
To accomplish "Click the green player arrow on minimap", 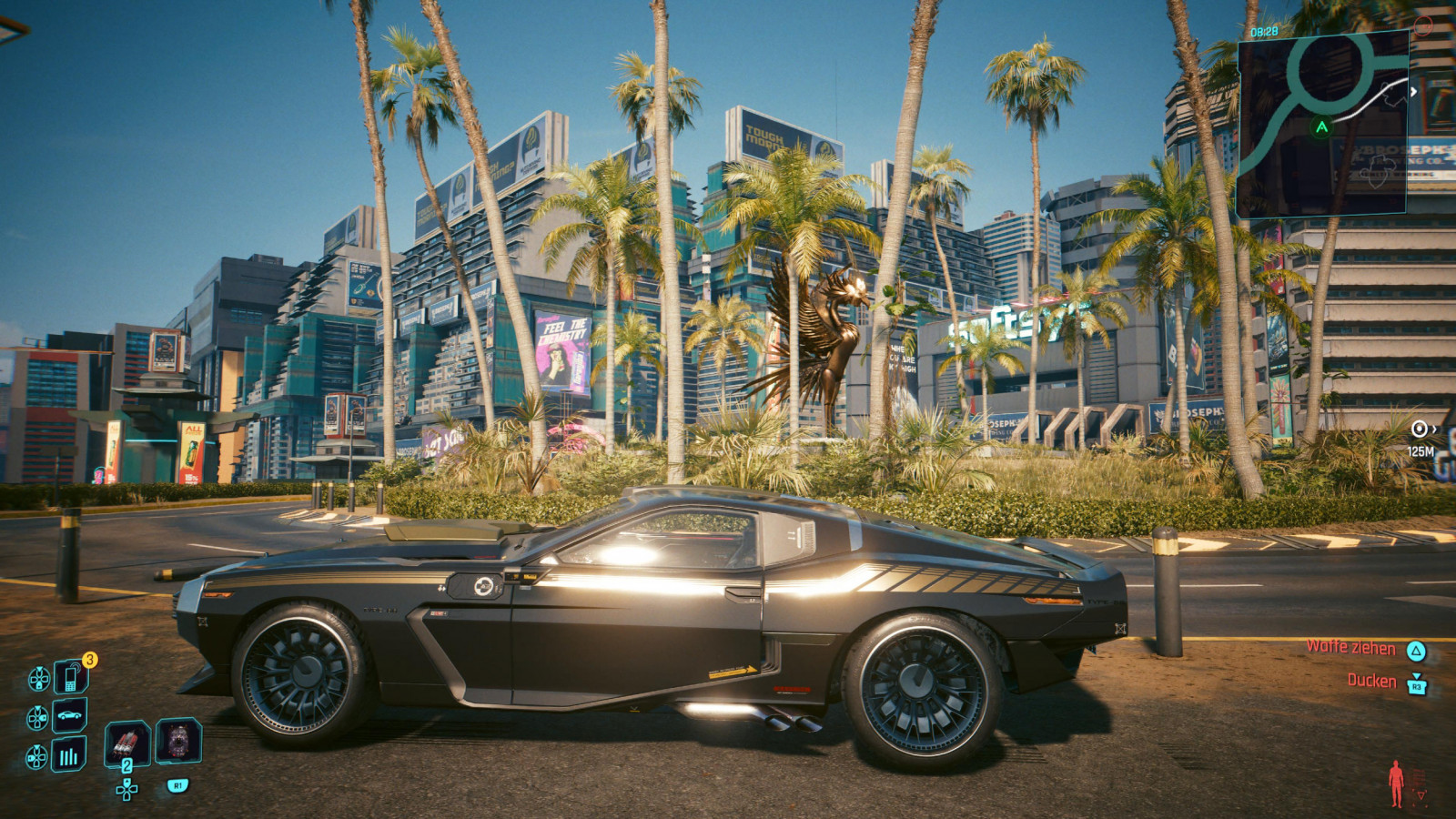I will pyautogui.click(x=1322, y=127).
